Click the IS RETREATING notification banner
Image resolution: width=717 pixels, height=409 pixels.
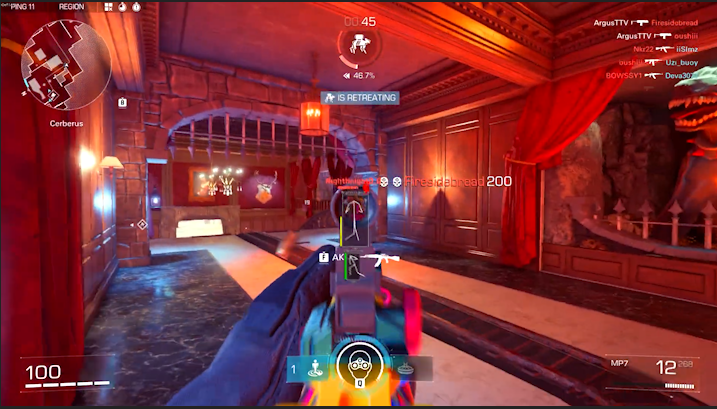(360, 97)
